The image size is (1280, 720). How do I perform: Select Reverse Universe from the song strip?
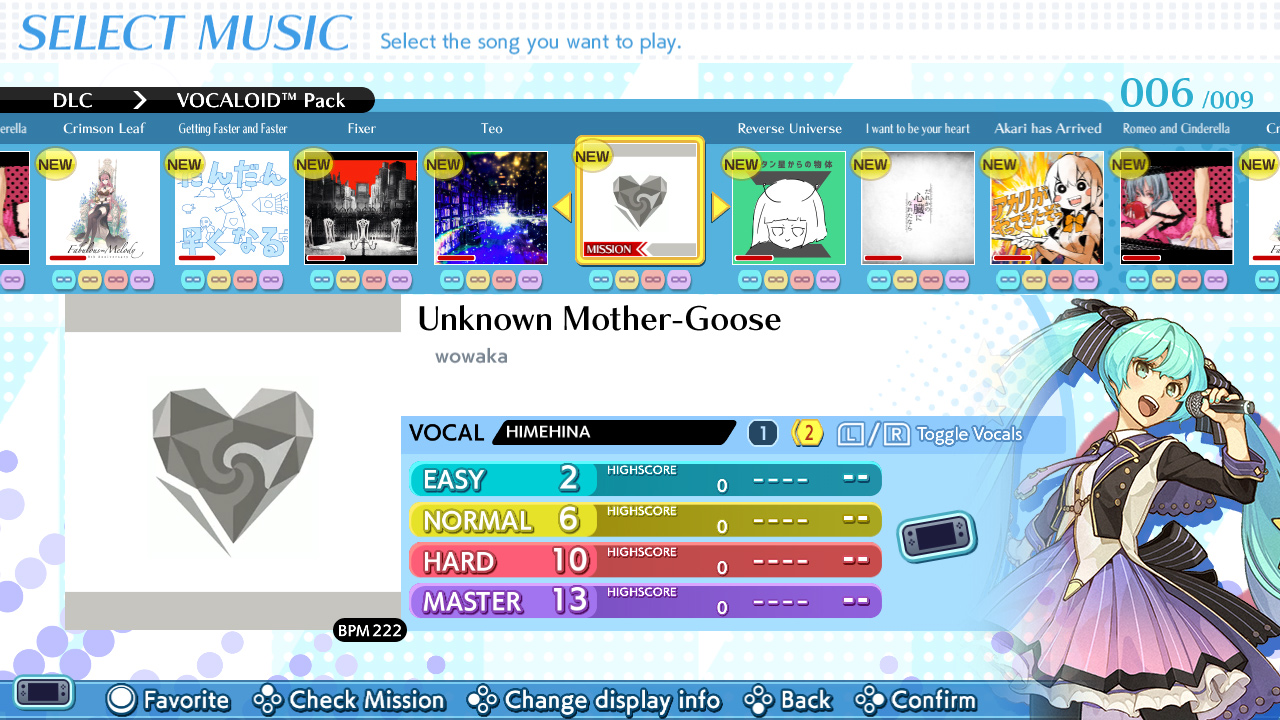pos(788,207)
